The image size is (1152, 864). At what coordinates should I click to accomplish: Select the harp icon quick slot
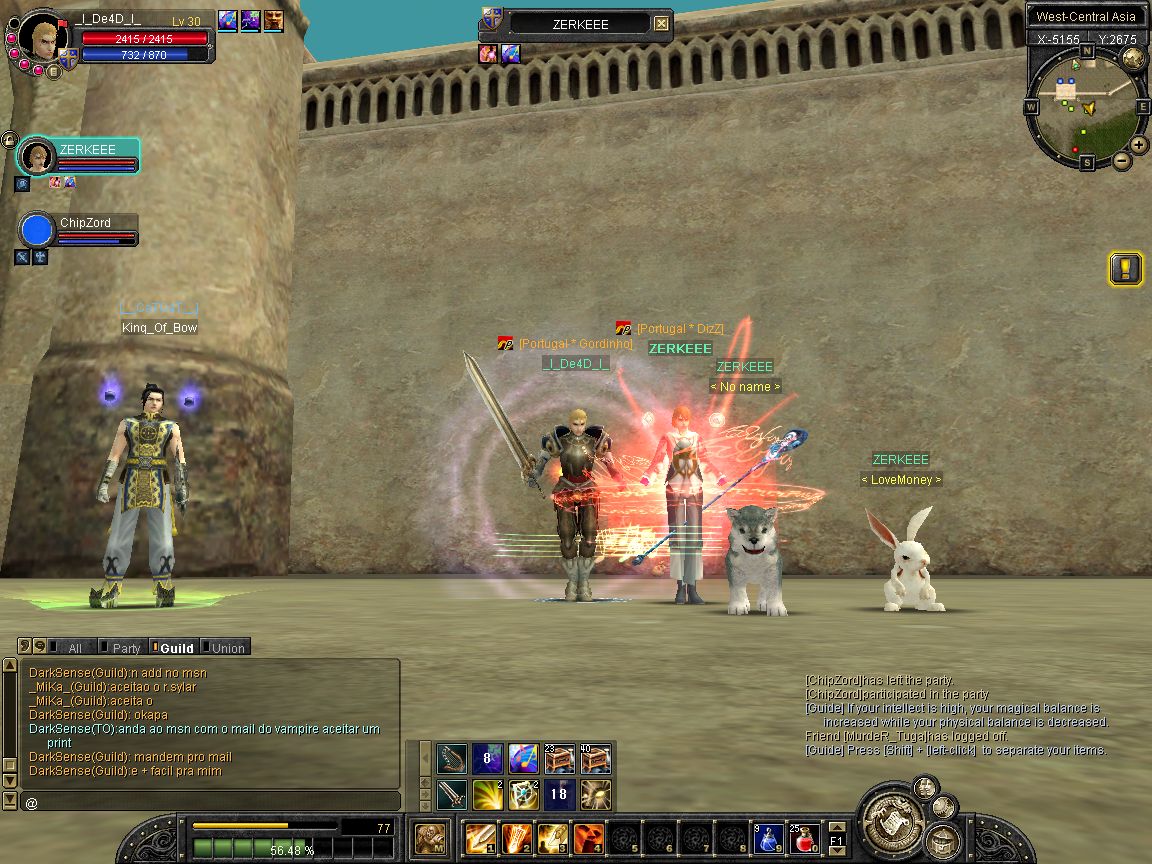click(x=451, y=759)
